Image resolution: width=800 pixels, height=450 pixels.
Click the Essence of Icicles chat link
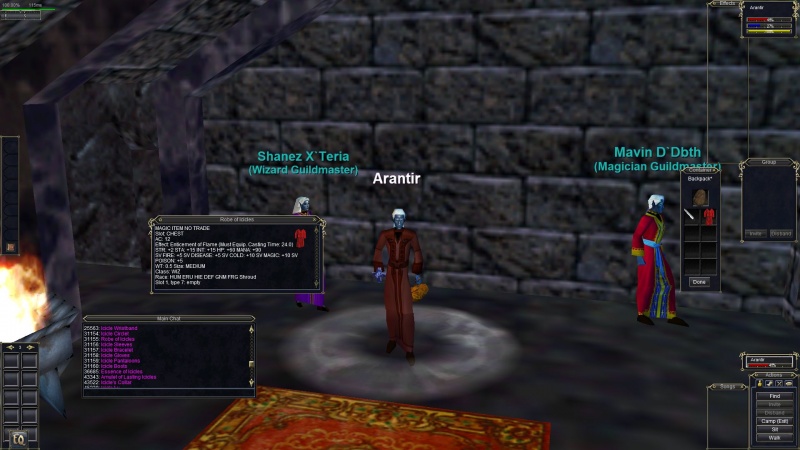121,371
